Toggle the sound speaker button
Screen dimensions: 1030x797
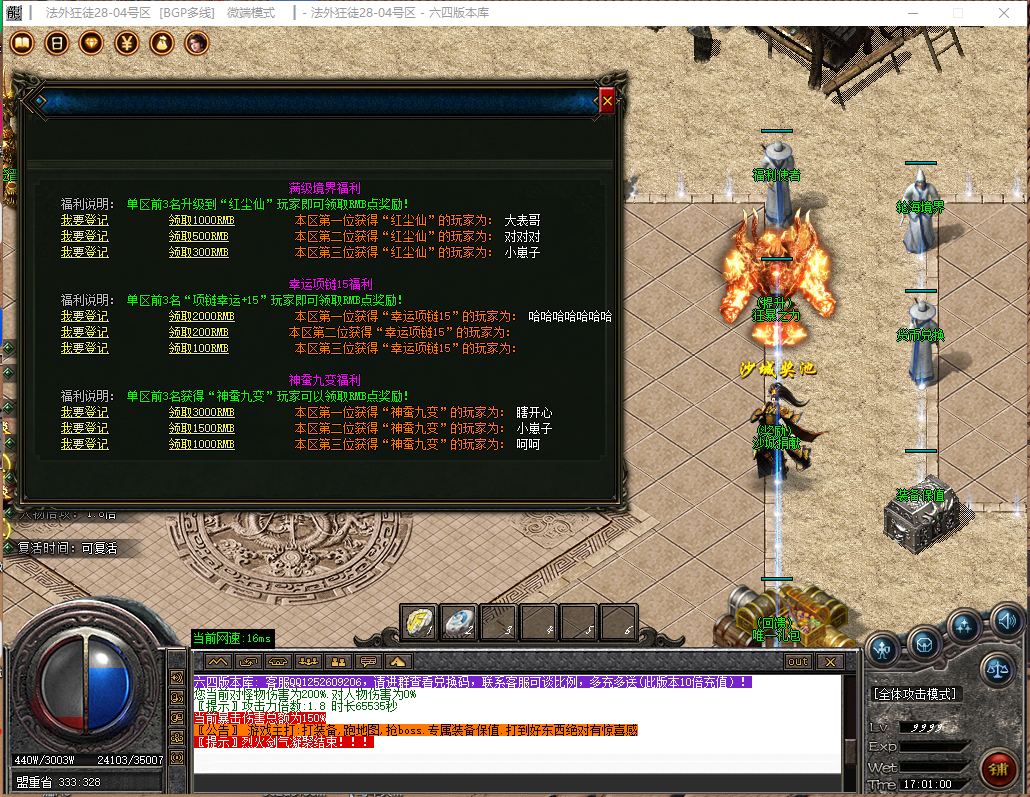(x=1004, y=624)
